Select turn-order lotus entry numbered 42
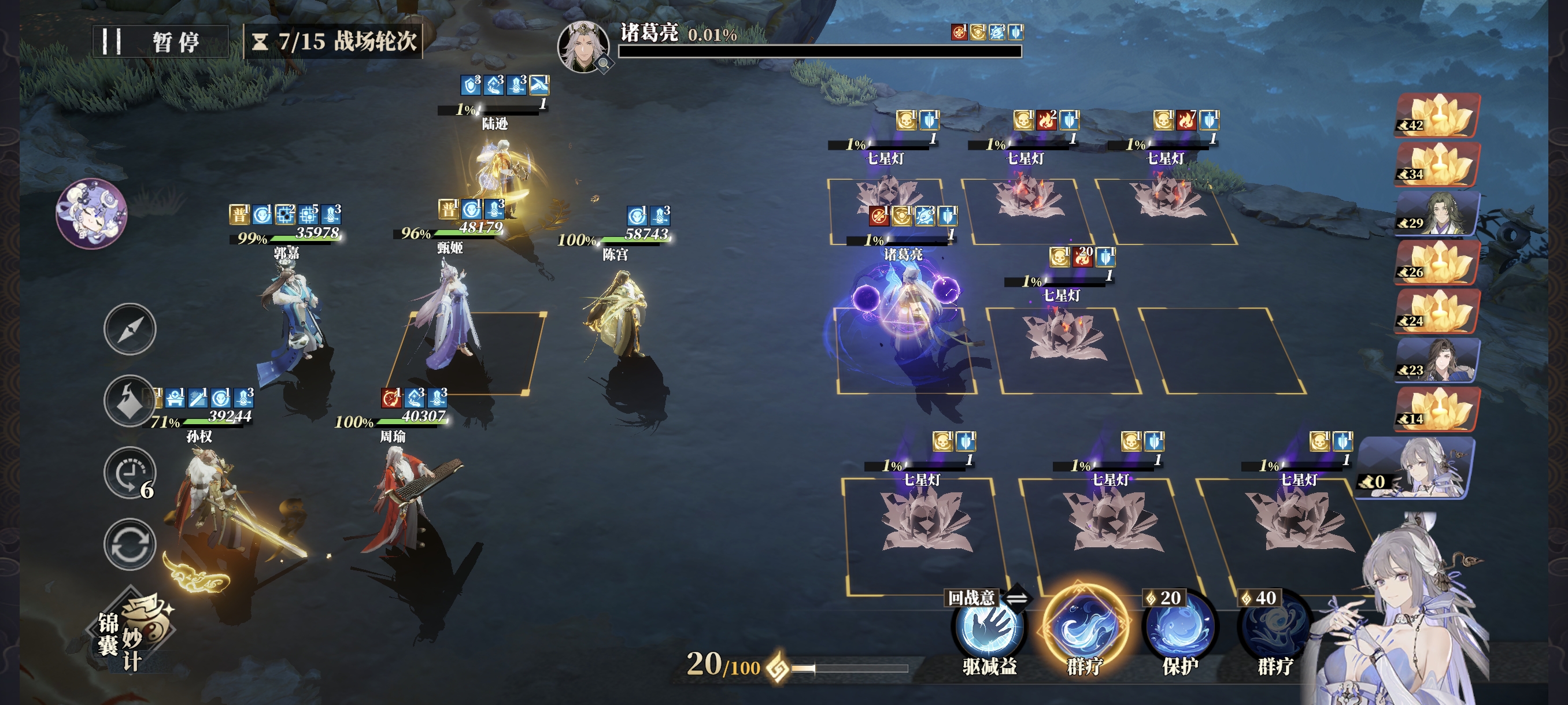1568x705 pixels. [1437, 116]
